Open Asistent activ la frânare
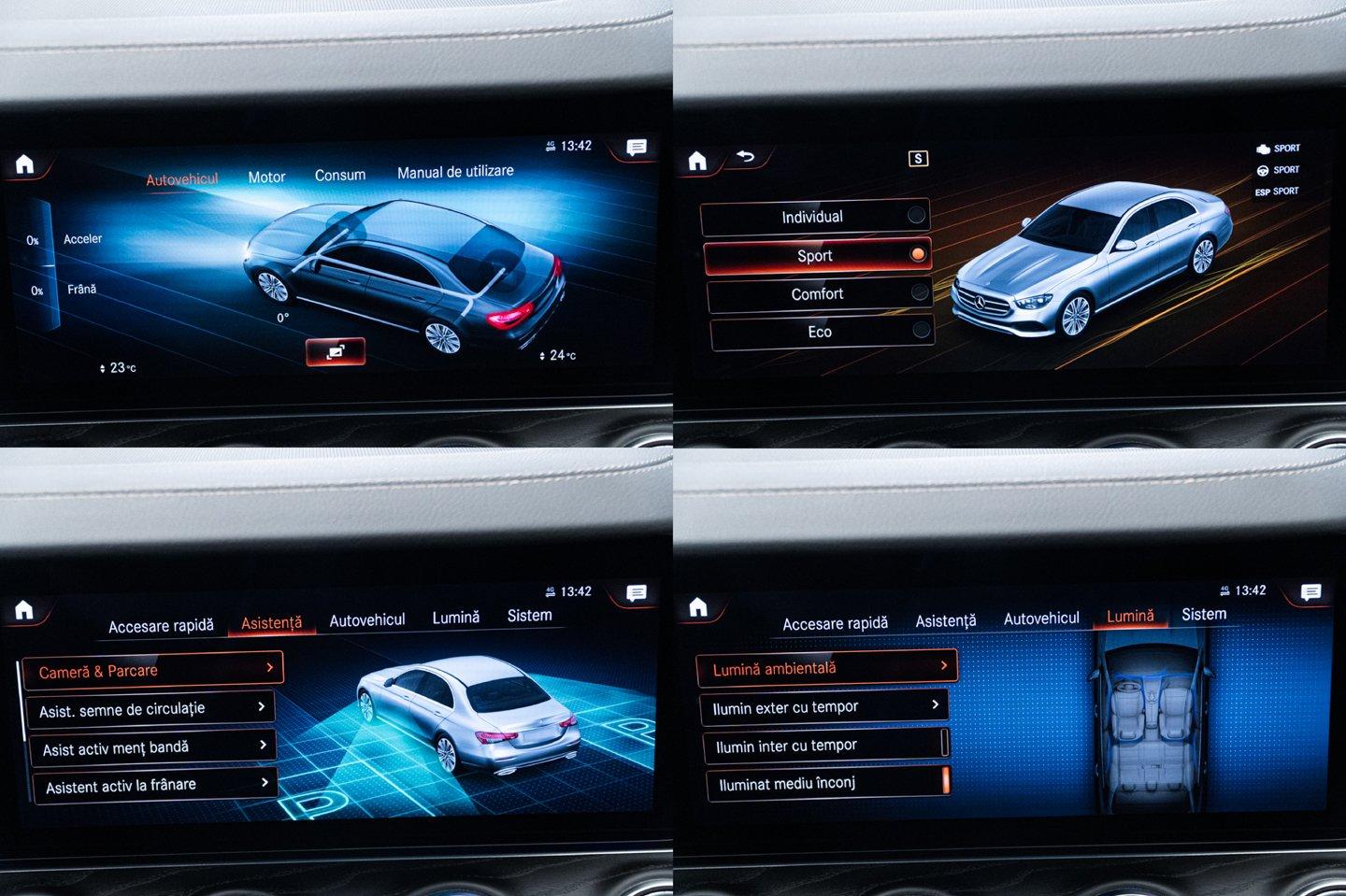Image resolution: width=1346 pixels, height=896 pixels. [x=156, y=786]
